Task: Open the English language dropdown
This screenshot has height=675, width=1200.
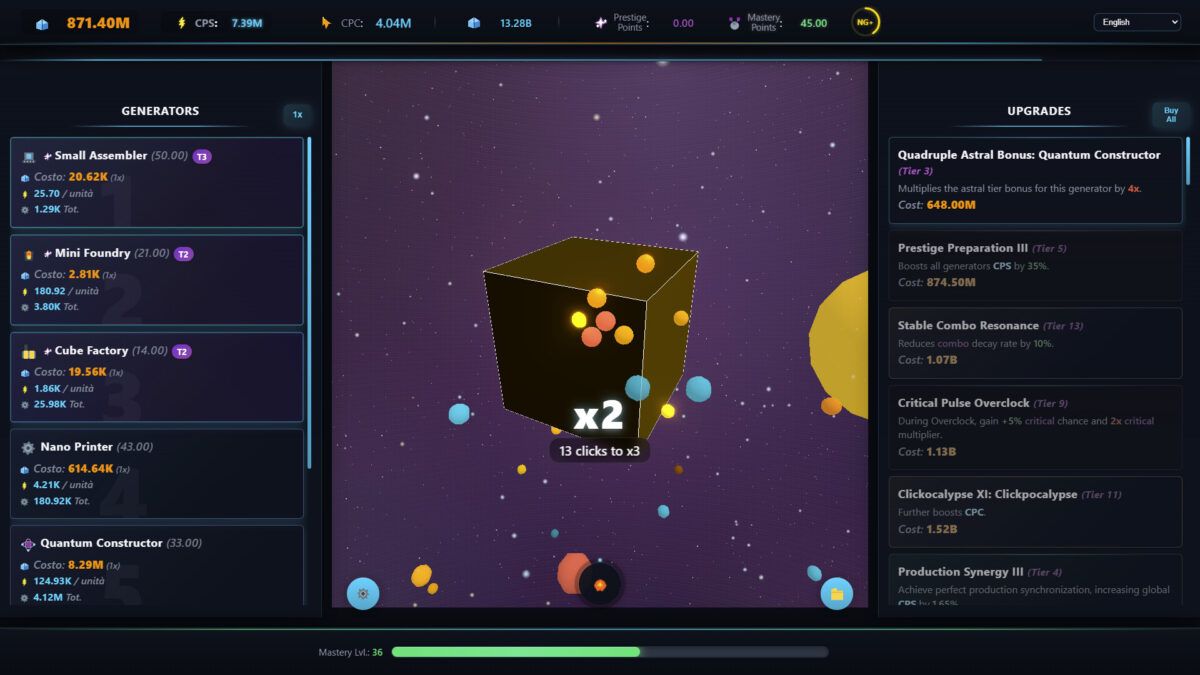Action: pos(1137,22)
